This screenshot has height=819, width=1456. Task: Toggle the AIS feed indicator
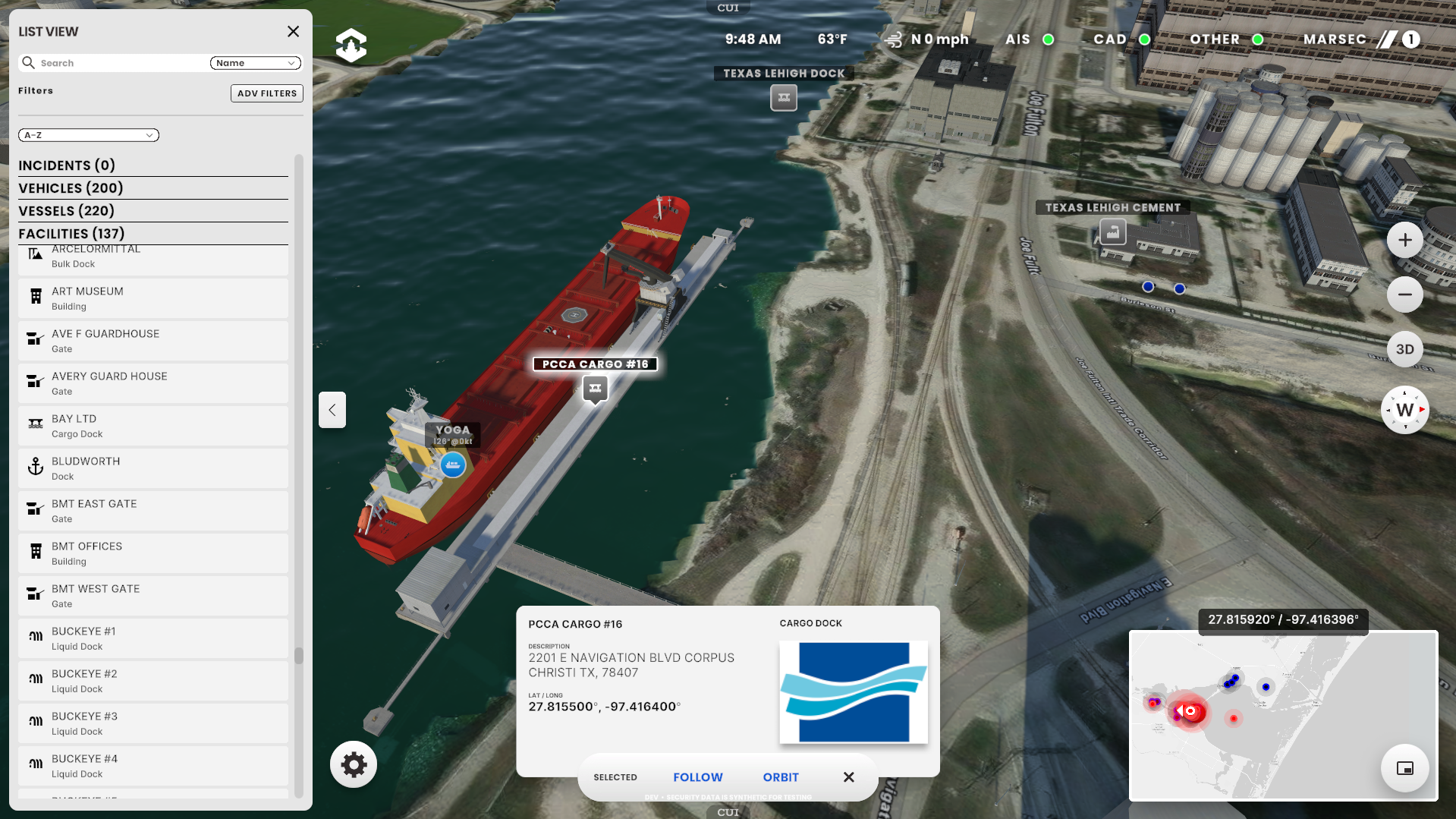click(x=1047, y=39)
